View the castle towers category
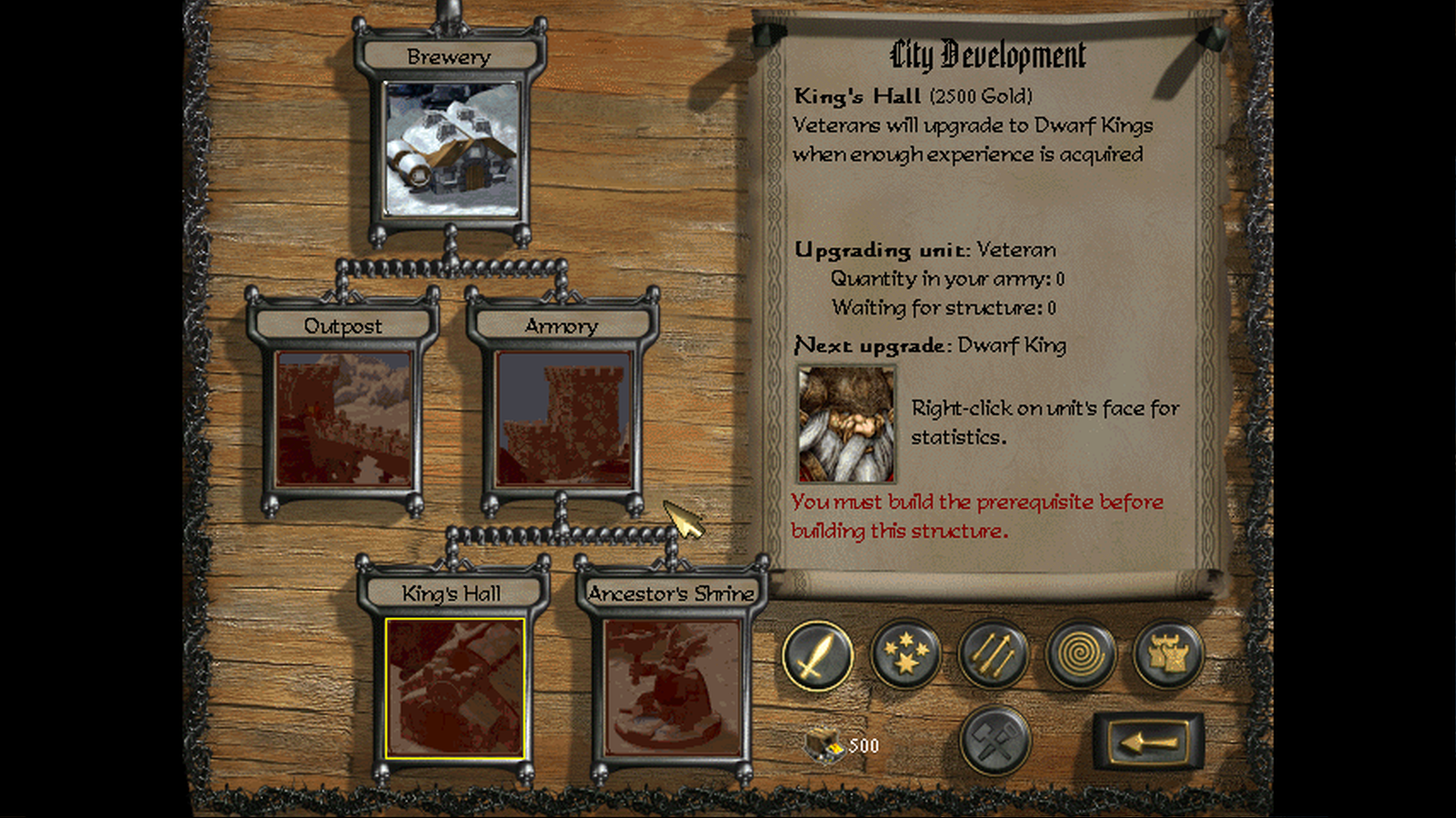The width and height of the screenshot is (1456, 818). (1168, 654)
